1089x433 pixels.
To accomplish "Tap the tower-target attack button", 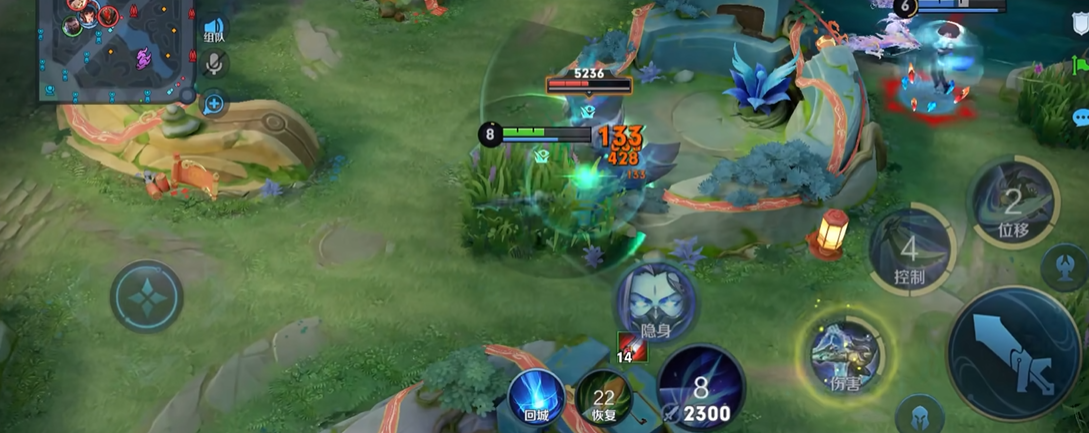I will [x=1064, y=267].
